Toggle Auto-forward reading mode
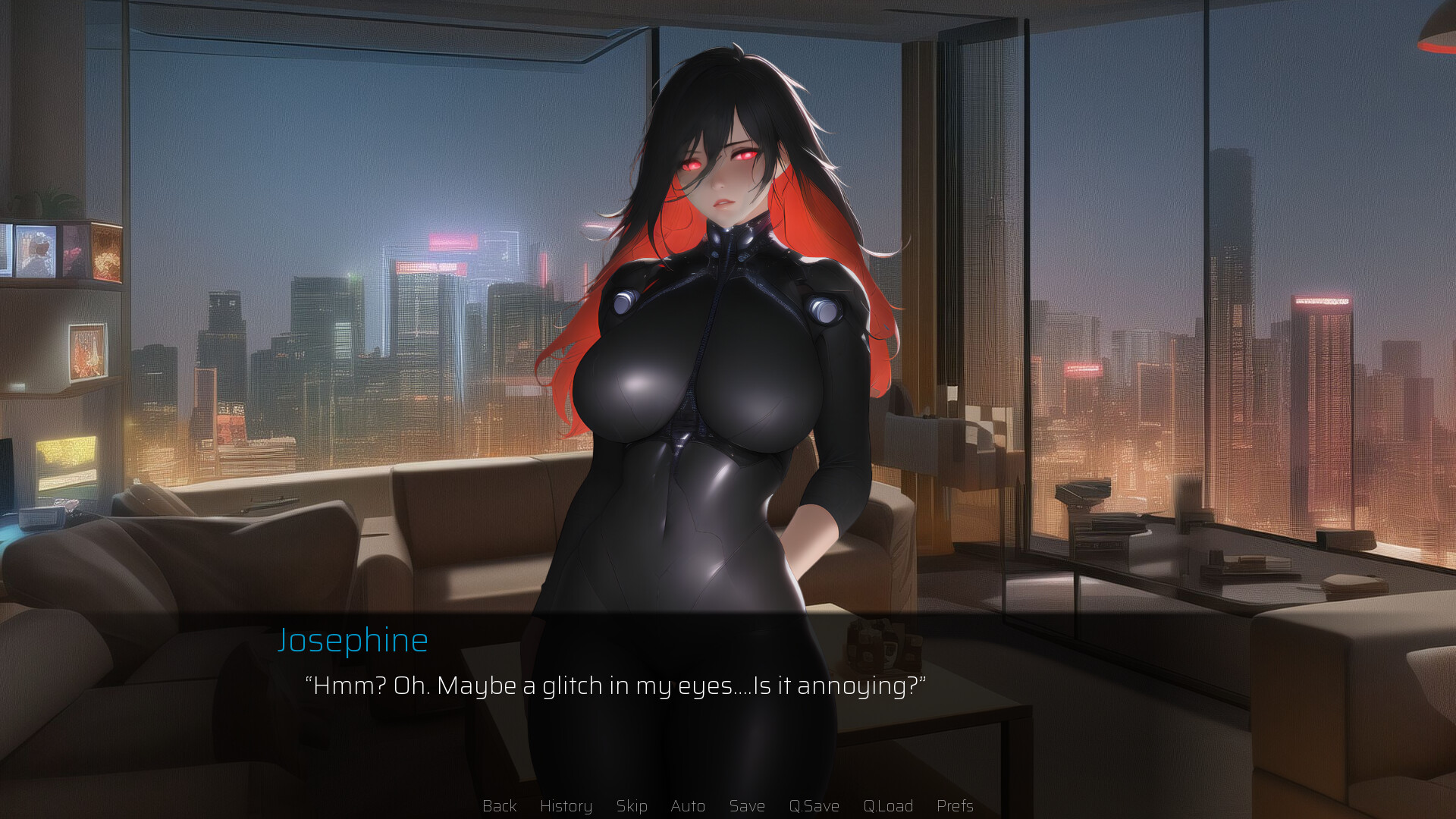This screenshot has width=1456, height=819. (687, 806)
